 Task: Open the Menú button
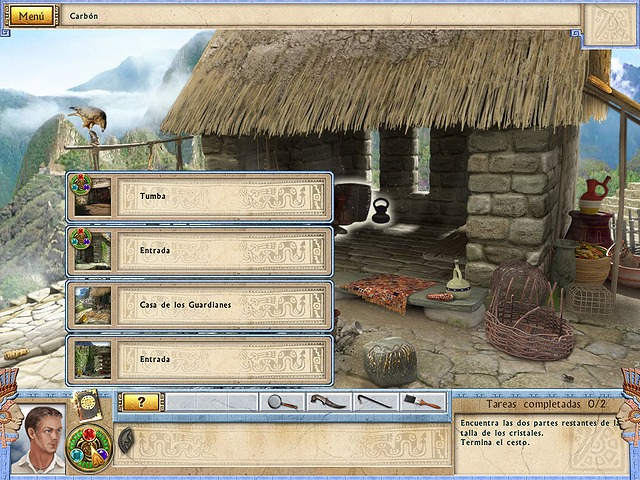(x=31, y=16)
